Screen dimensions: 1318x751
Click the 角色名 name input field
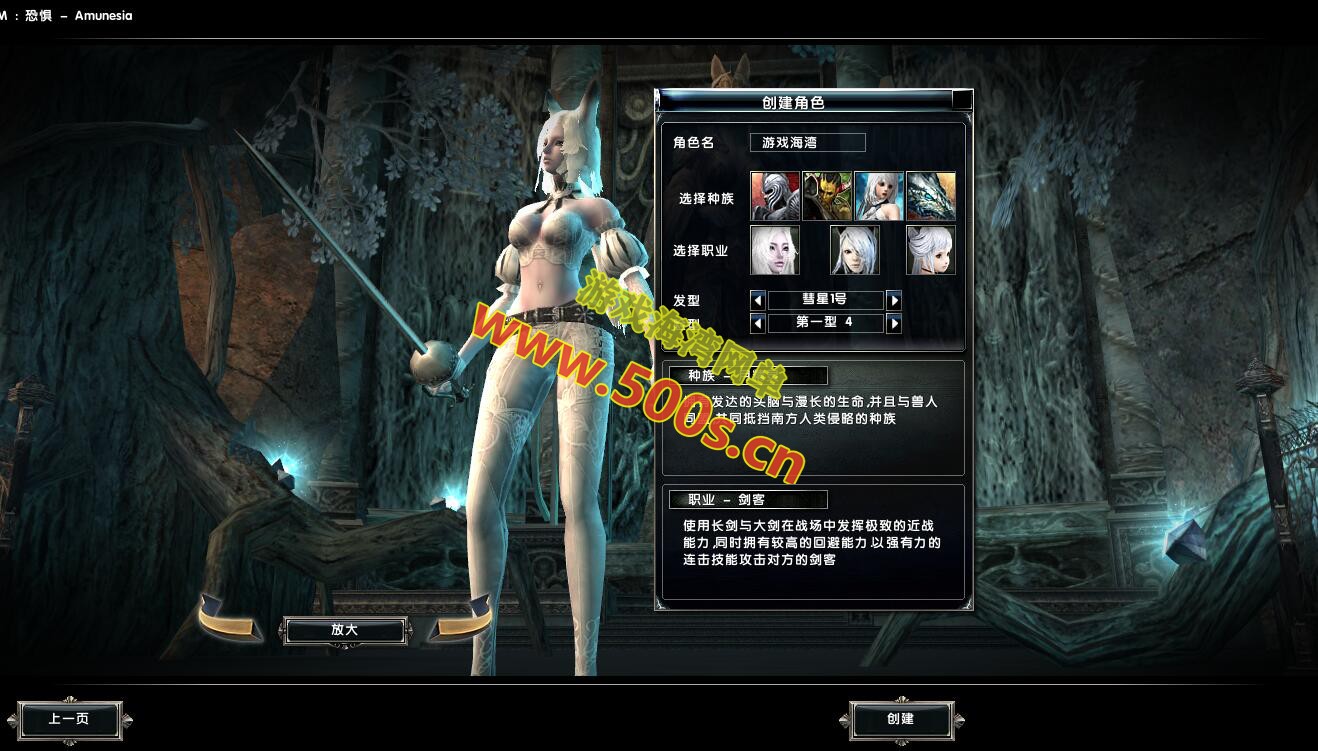(807, 142)
